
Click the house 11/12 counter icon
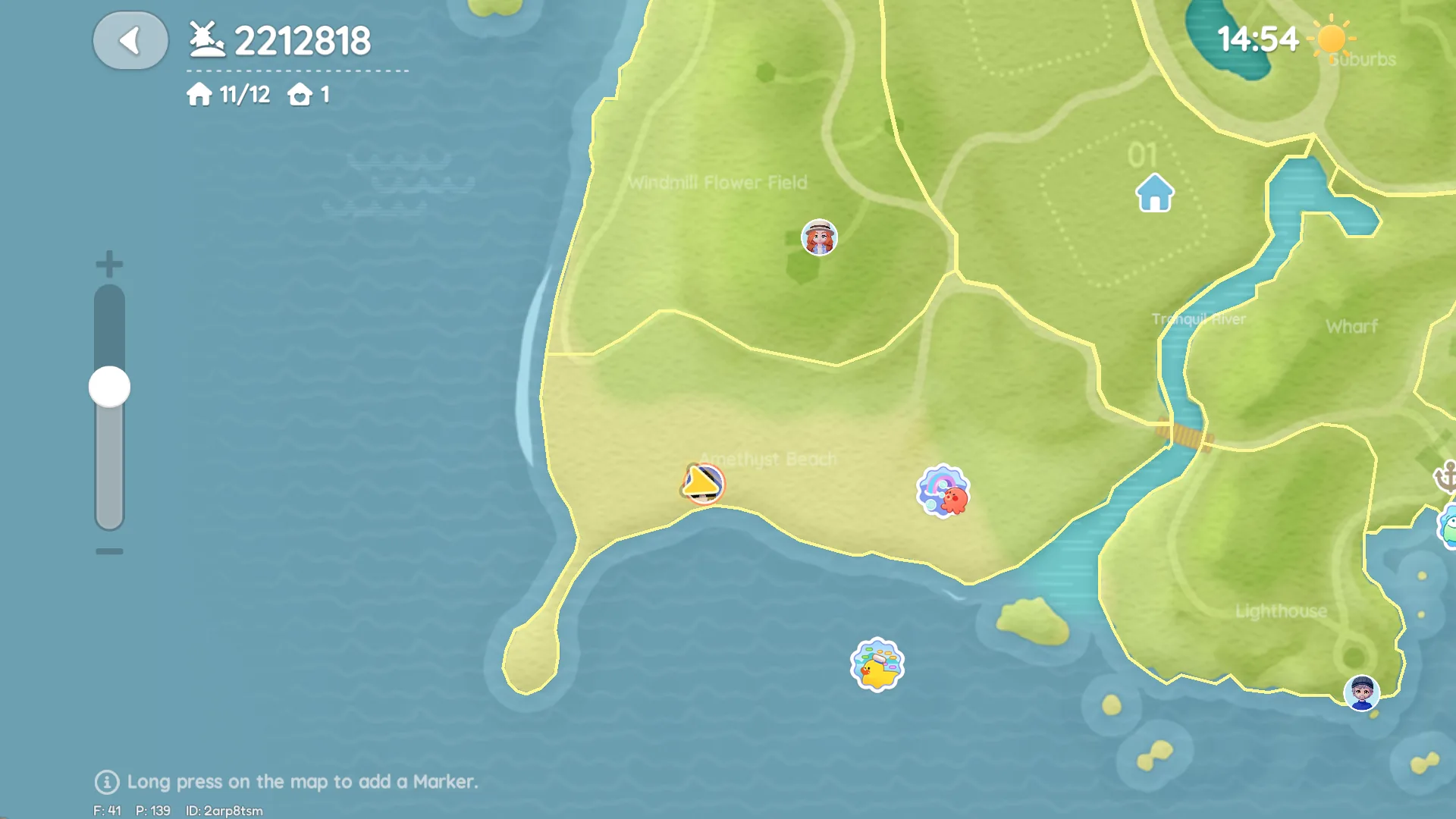198,95
